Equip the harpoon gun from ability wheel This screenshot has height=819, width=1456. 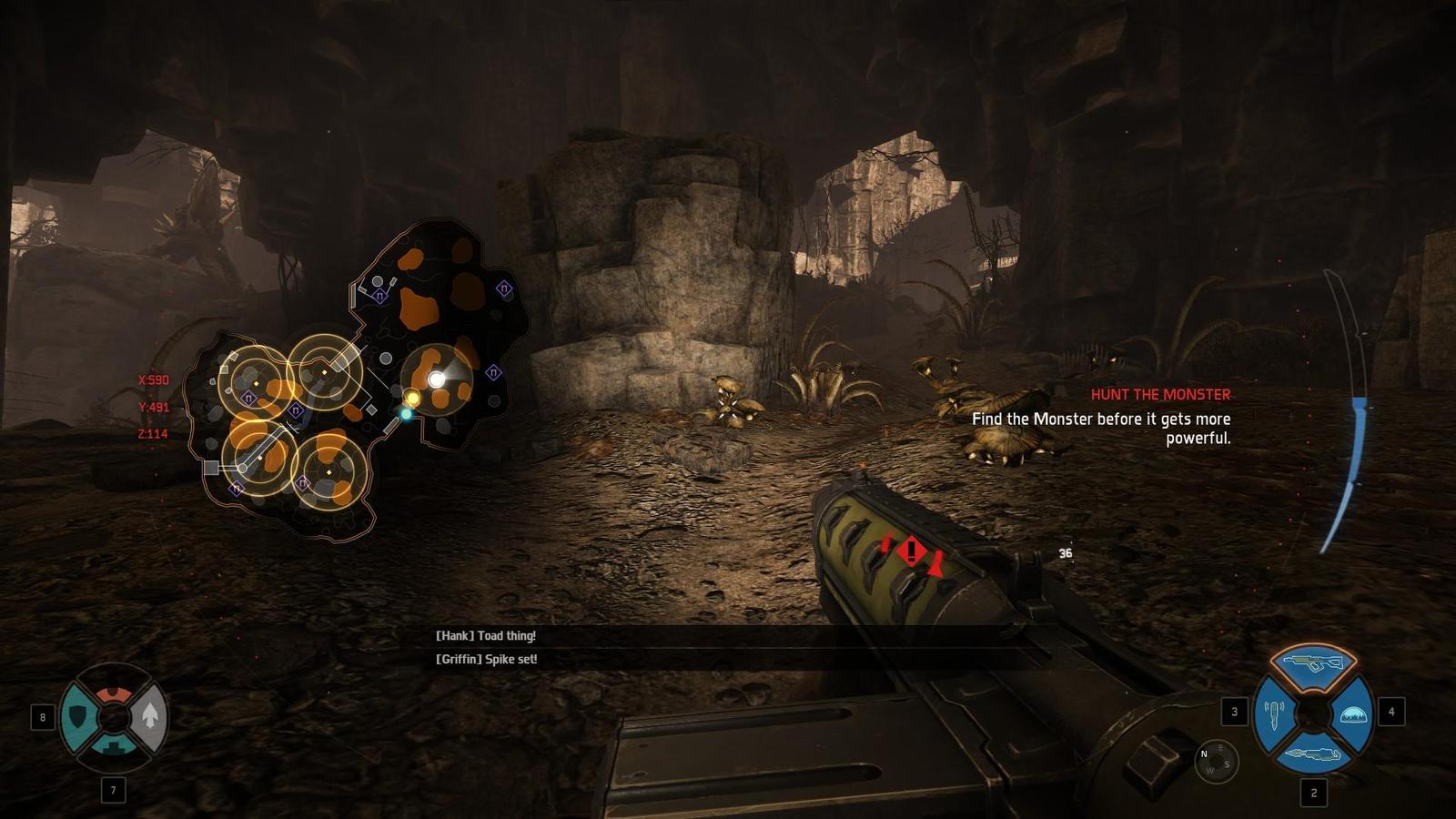1312,754
